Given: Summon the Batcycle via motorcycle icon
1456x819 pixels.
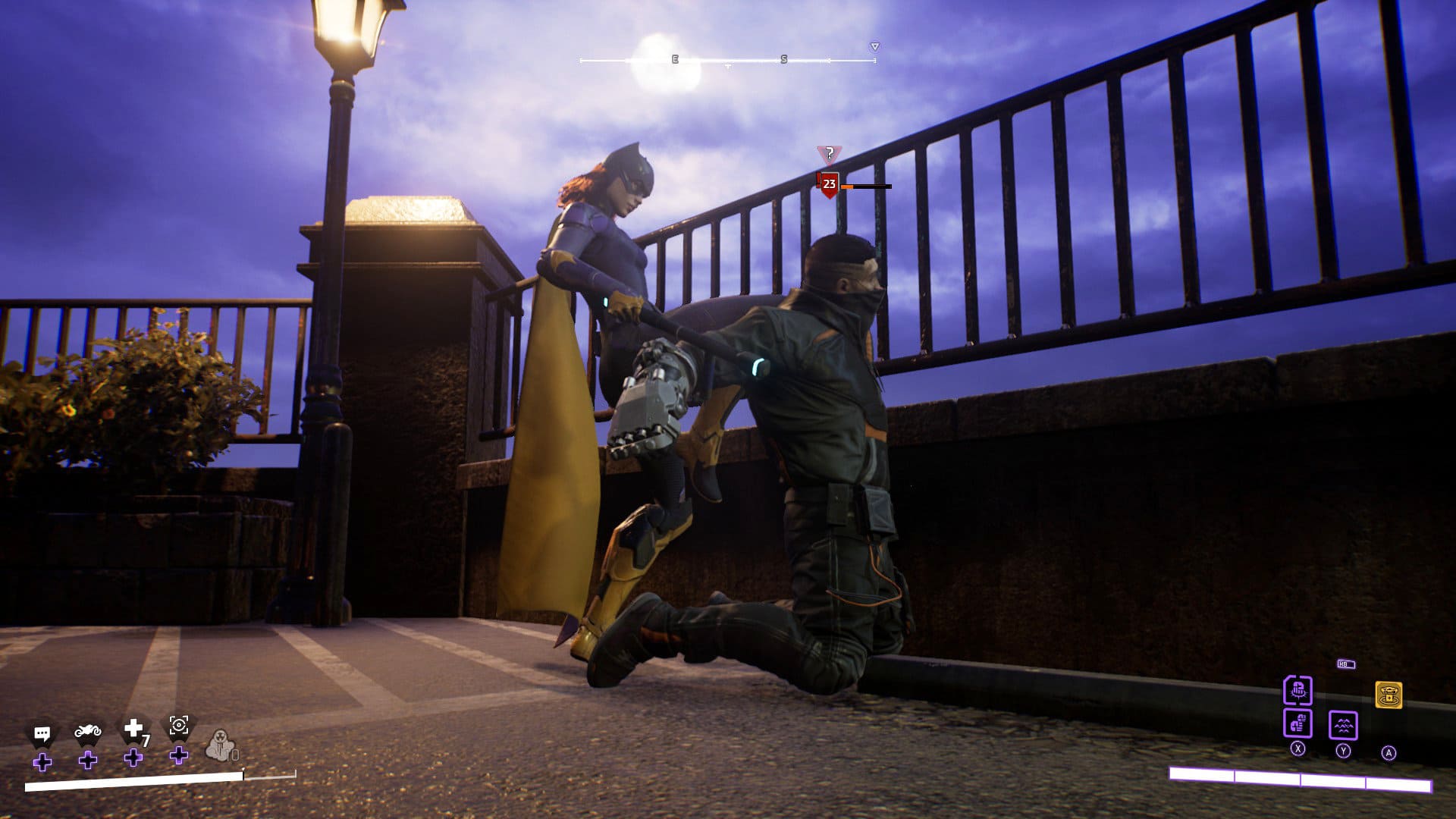Looking at the screenshot, I should [88, 732].
